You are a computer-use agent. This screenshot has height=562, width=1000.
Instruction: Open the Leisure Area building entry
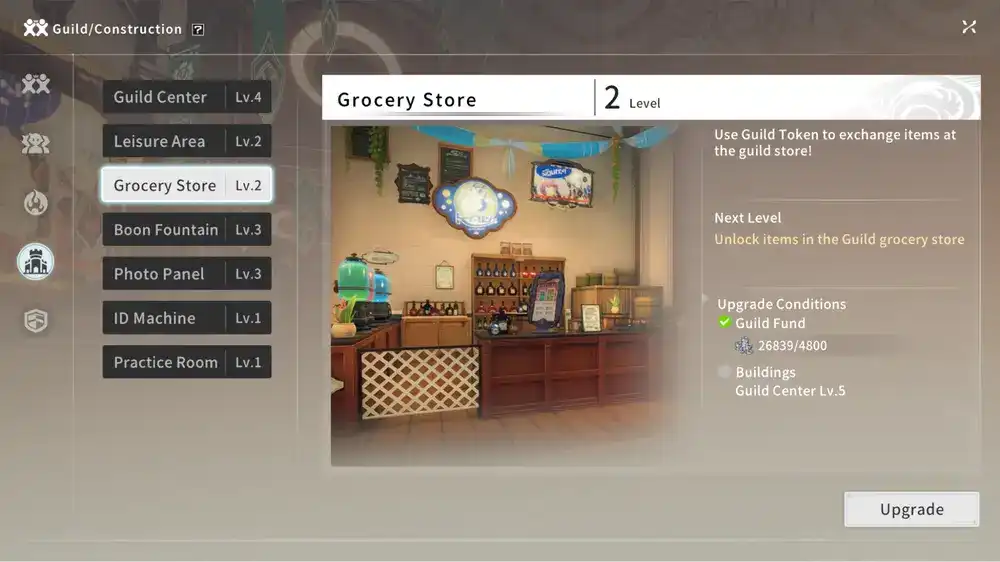click(x=186, y=141)
